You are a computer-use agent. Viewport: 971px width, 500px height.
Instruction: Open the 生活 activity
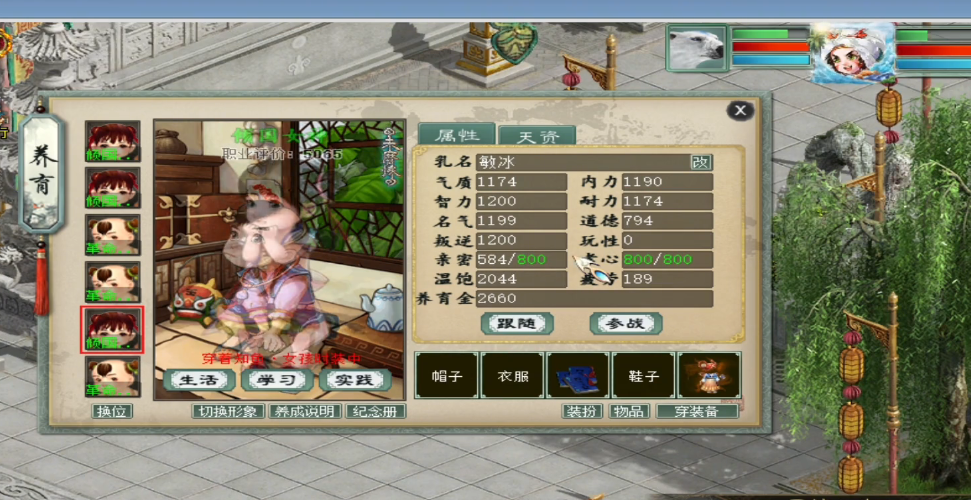point(199,380)
